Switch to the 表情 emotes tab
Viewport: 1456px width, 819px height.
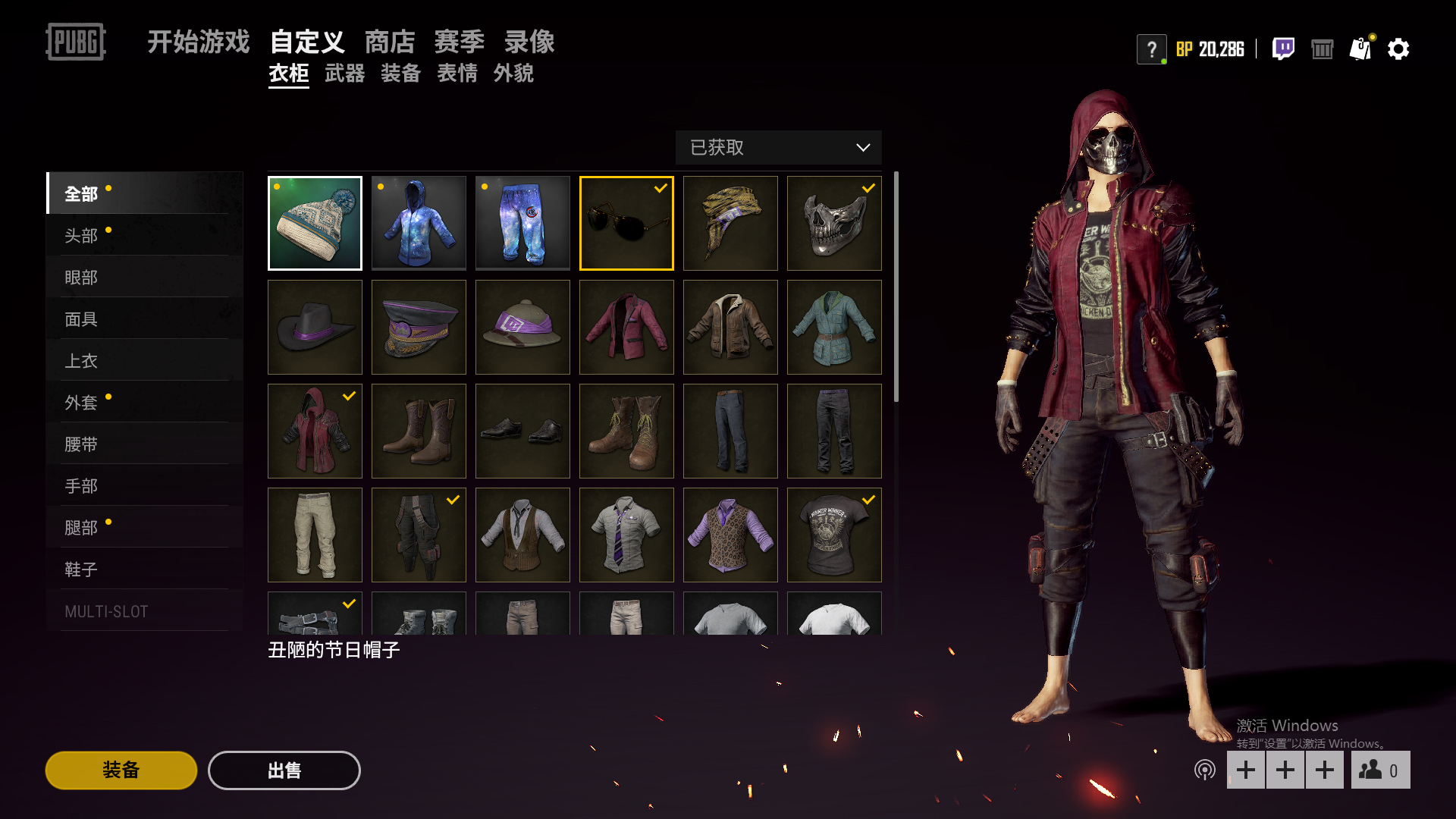coord(457,74)
